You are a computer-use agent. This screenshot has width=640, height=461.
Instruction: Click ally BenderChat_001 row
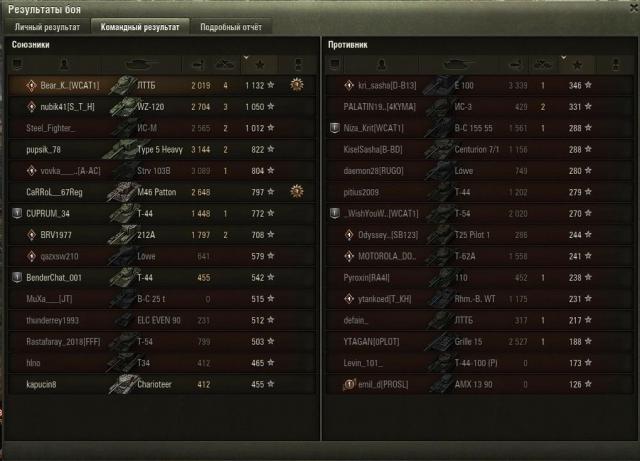pos(160,277)
